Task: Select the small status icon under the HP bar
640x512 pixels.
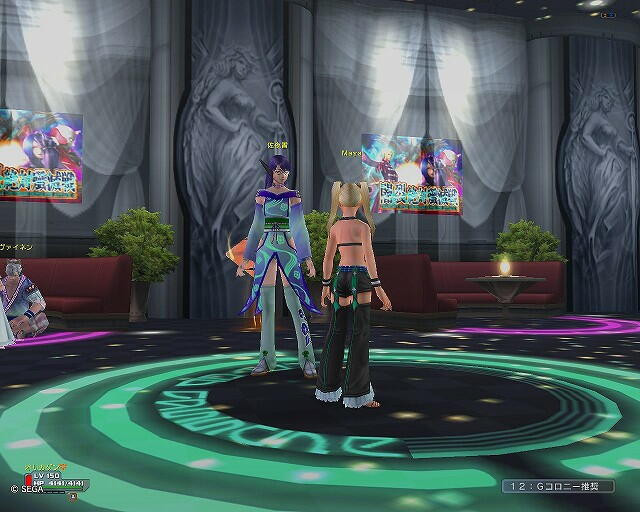Action: (x=73, y=495)
